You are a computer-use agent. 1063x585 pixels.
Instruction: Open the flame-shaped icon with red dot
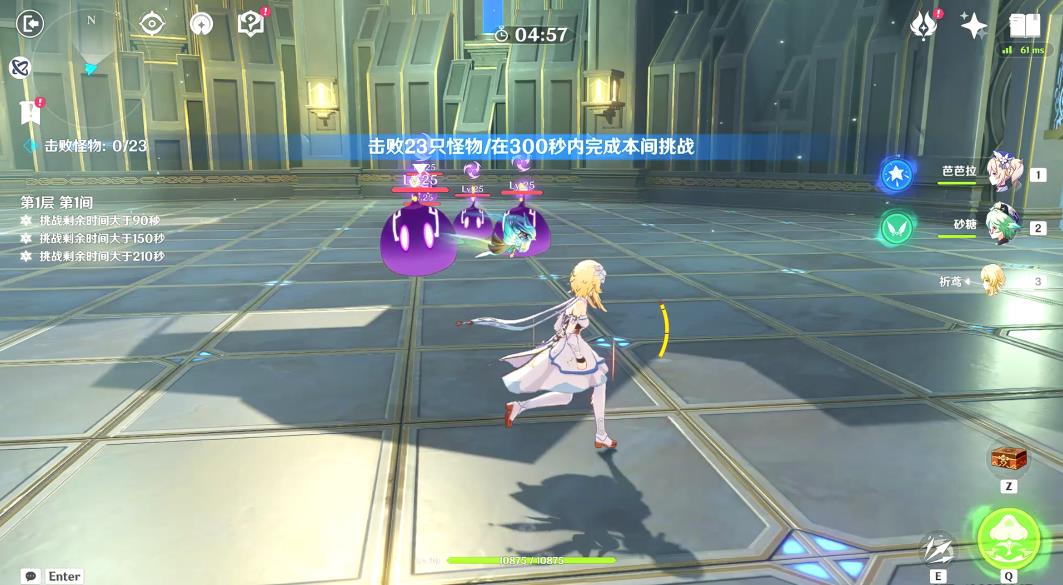tap(923, 25)
